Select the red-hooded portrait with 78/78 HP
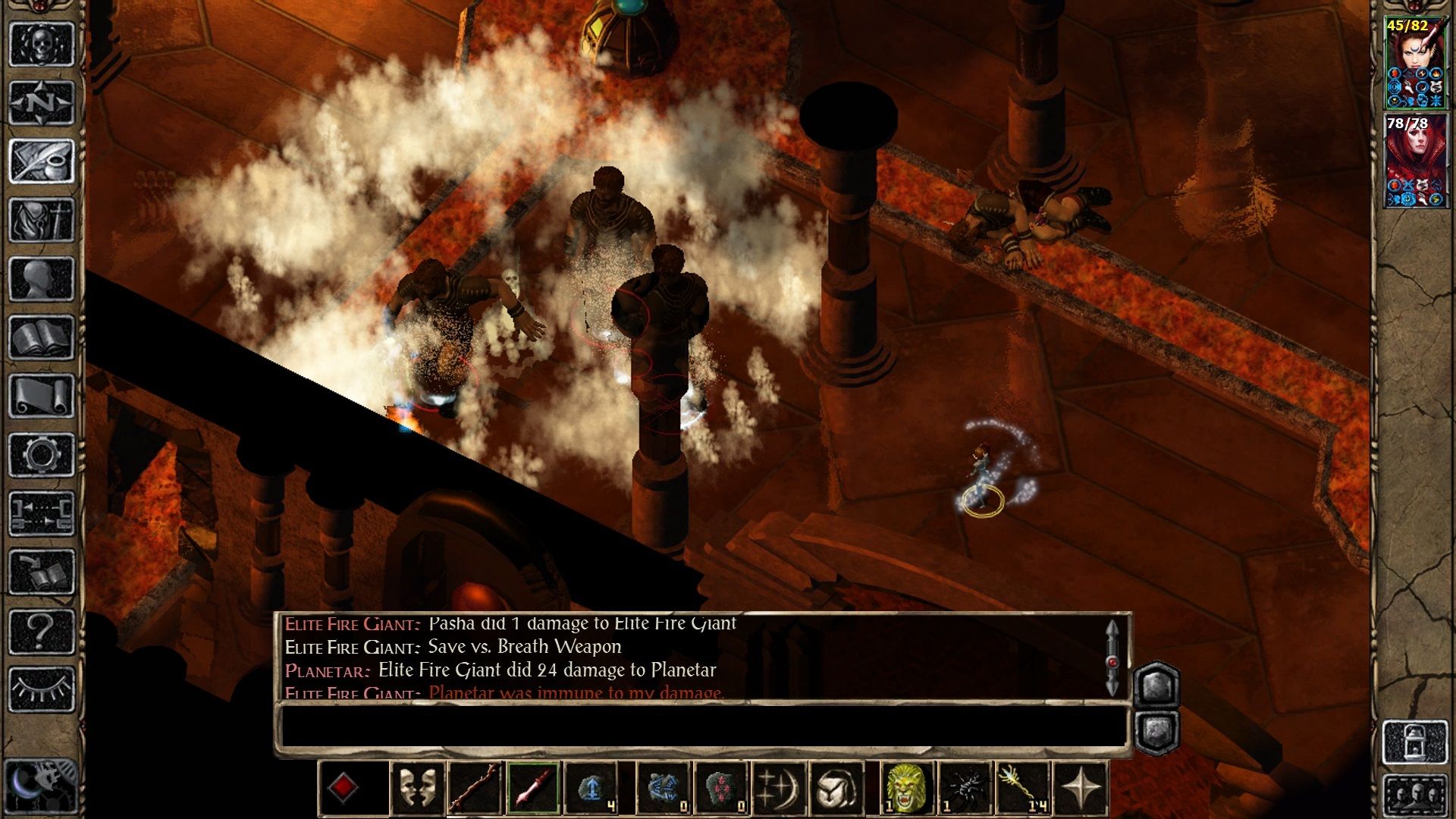Viewport: 1456px width, 819px height. coord(1414,161)
